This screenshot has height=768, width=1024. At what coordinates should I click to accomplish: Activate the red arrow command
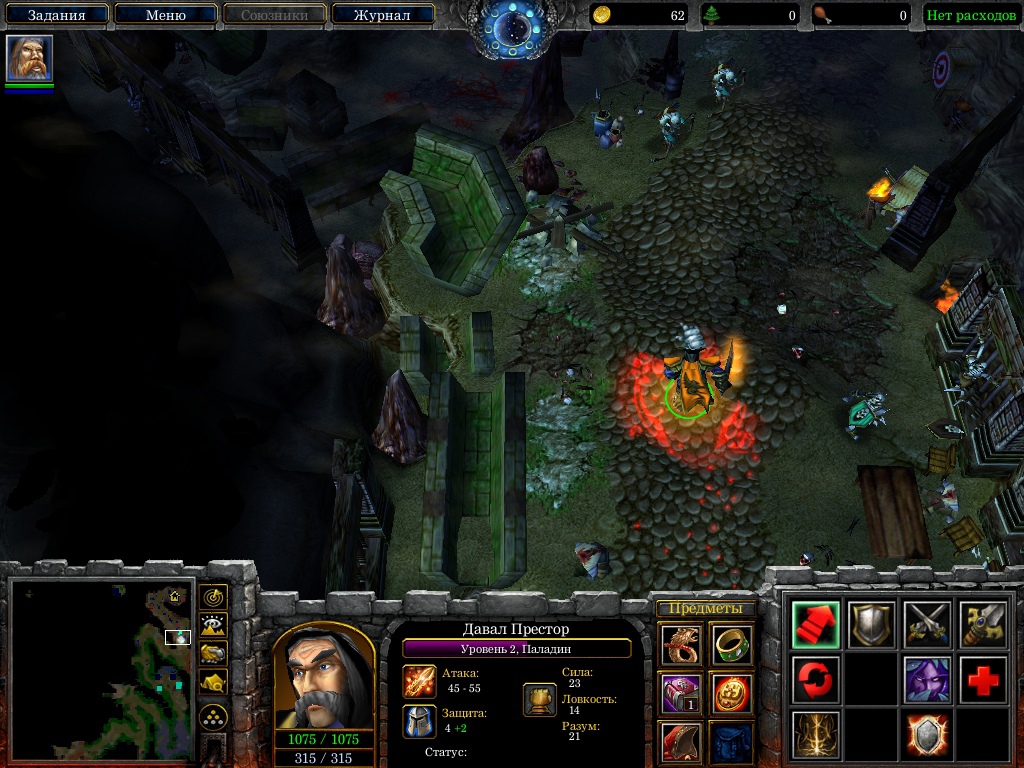point(815,624)
